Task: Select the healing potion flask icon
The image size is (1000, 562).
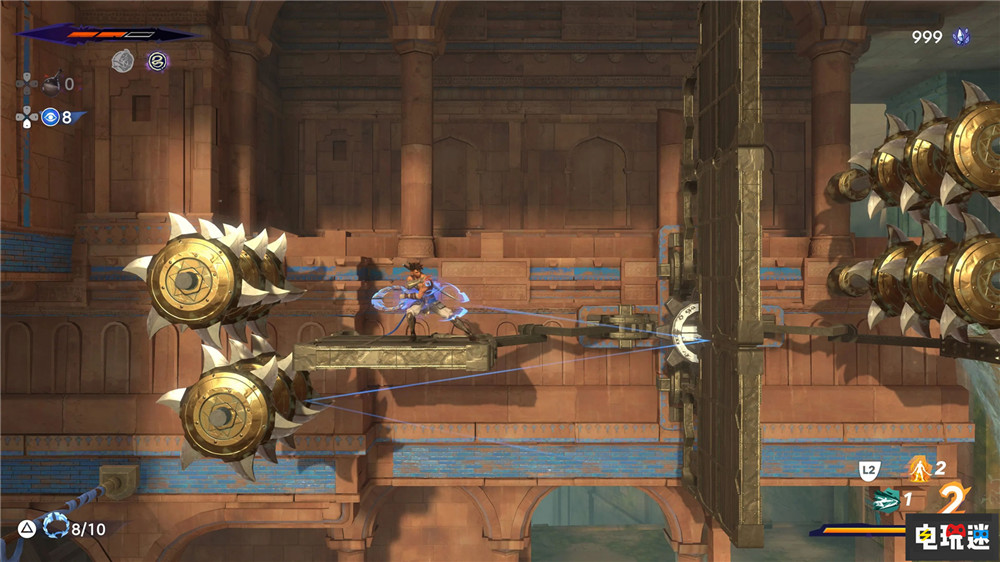Action: [x=50, y=83]
